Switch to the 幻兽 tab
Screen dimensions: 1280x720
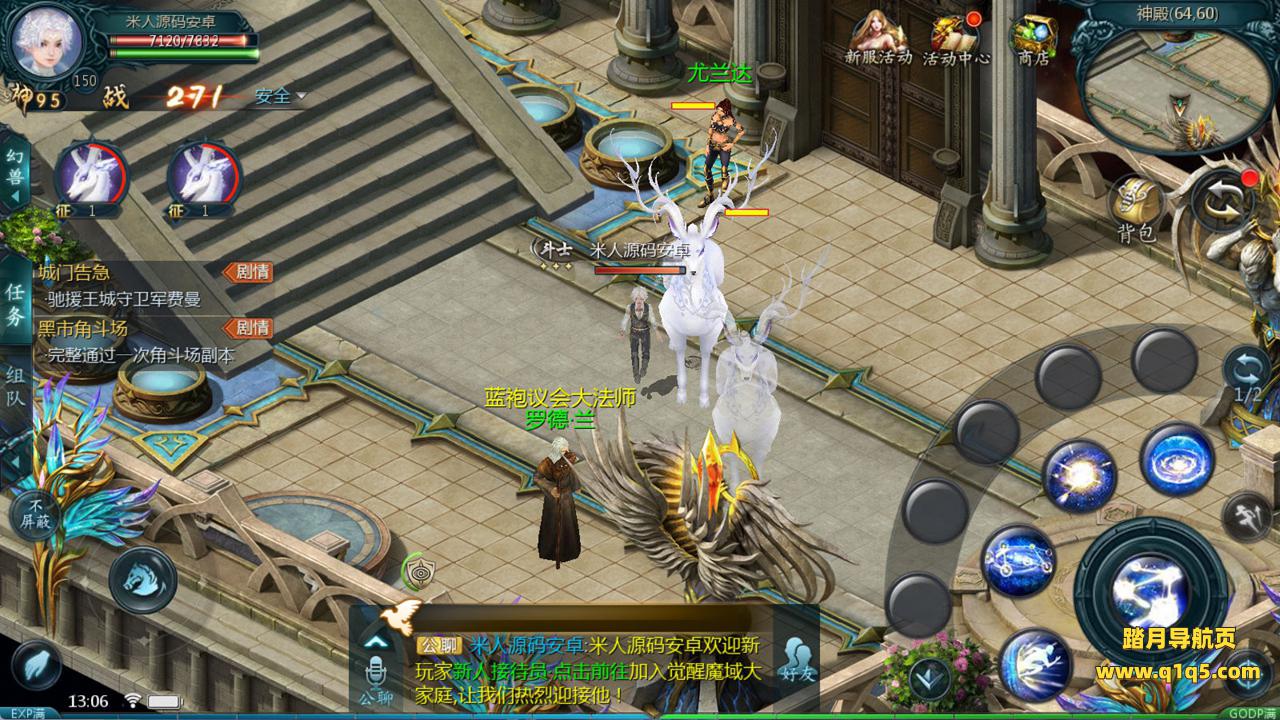(15, 170)
